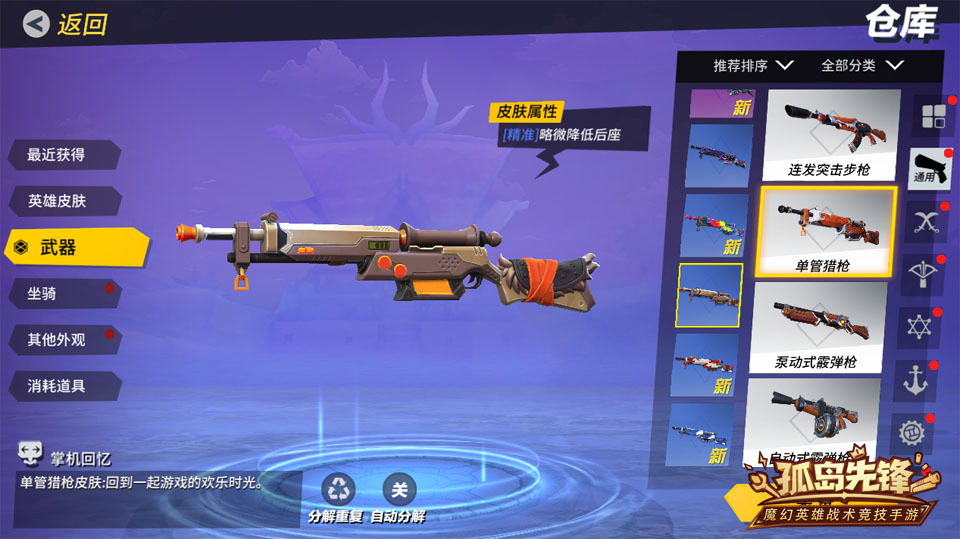The height and width of the screenshot is (539, 960).
Task: Open the 坐骑 mounts tab
Action: [x=60, y=293]
